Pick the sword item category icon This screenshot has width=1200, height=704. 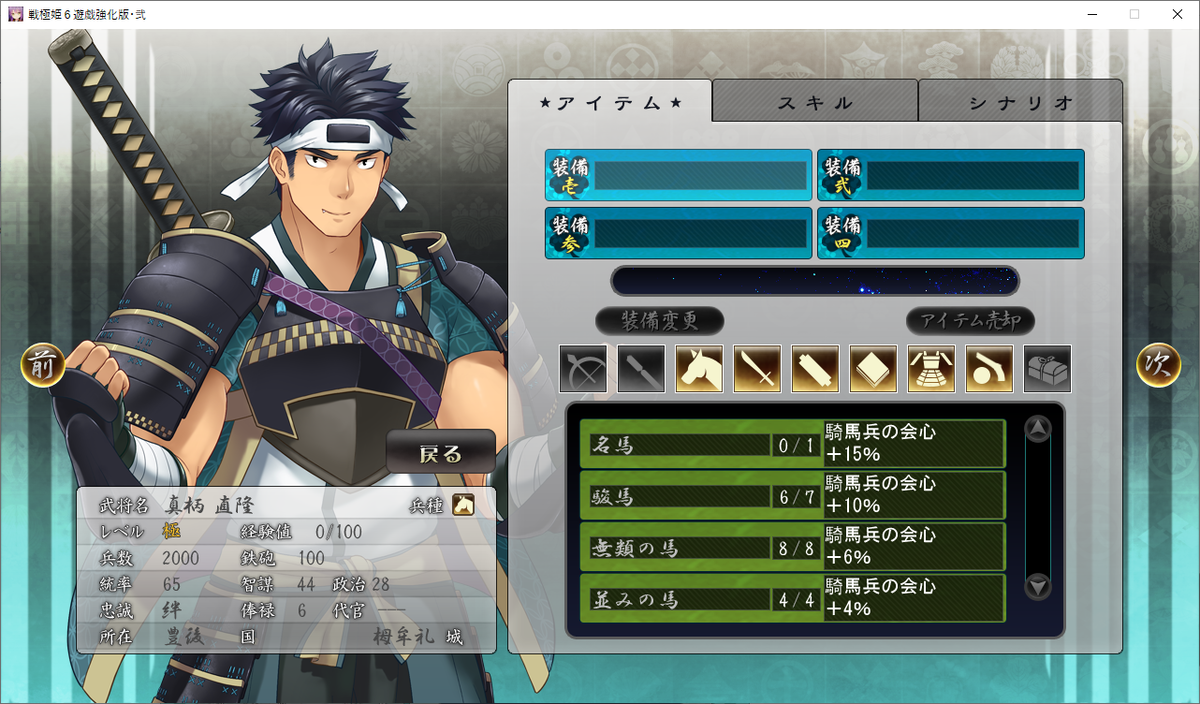757,369
